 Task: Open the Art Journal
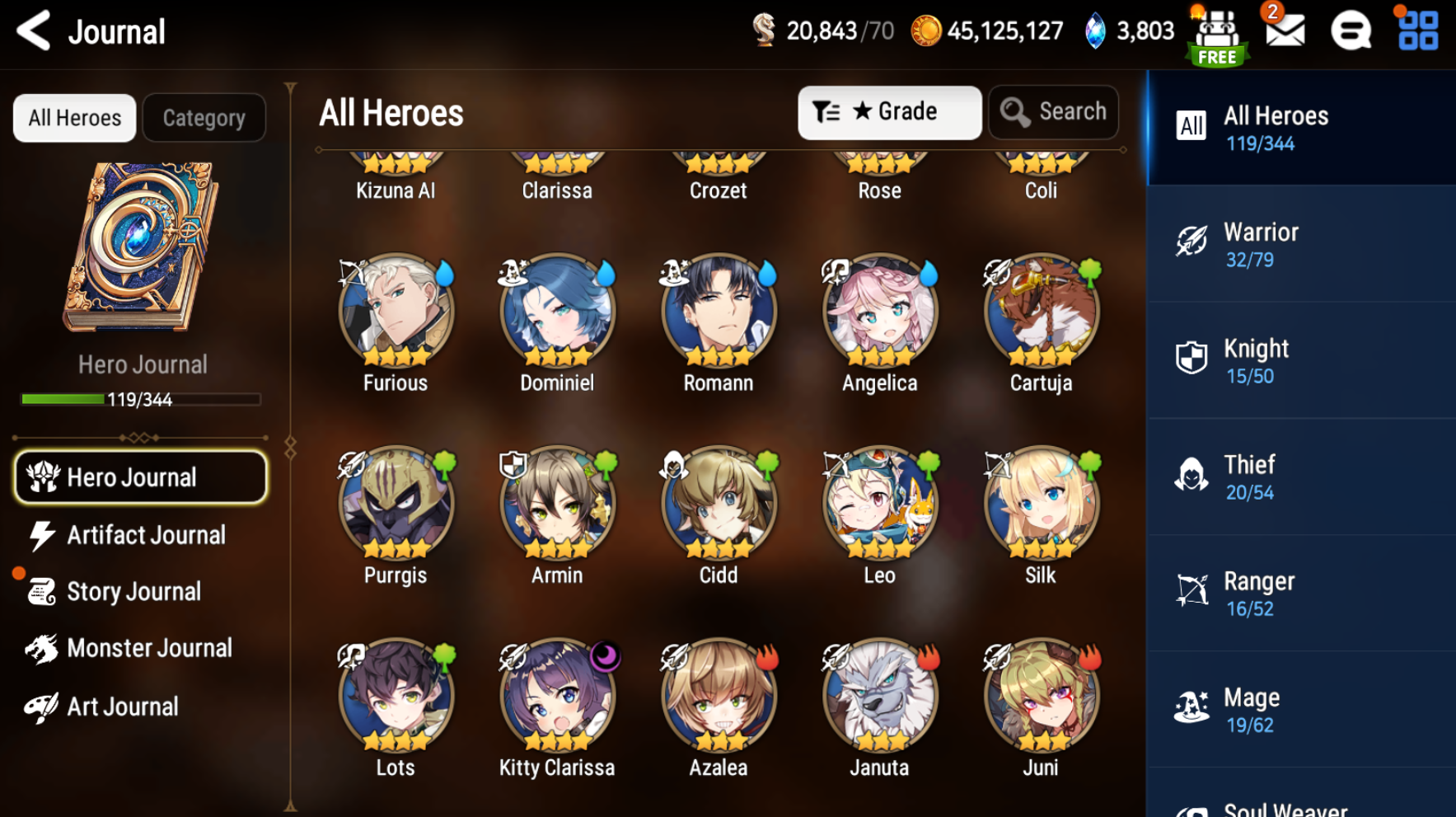pos(122,707)
